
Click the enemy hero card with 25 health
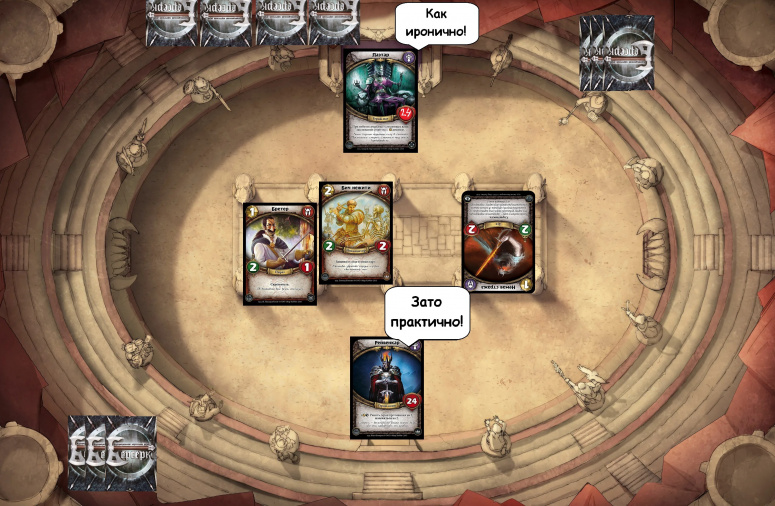380,101
